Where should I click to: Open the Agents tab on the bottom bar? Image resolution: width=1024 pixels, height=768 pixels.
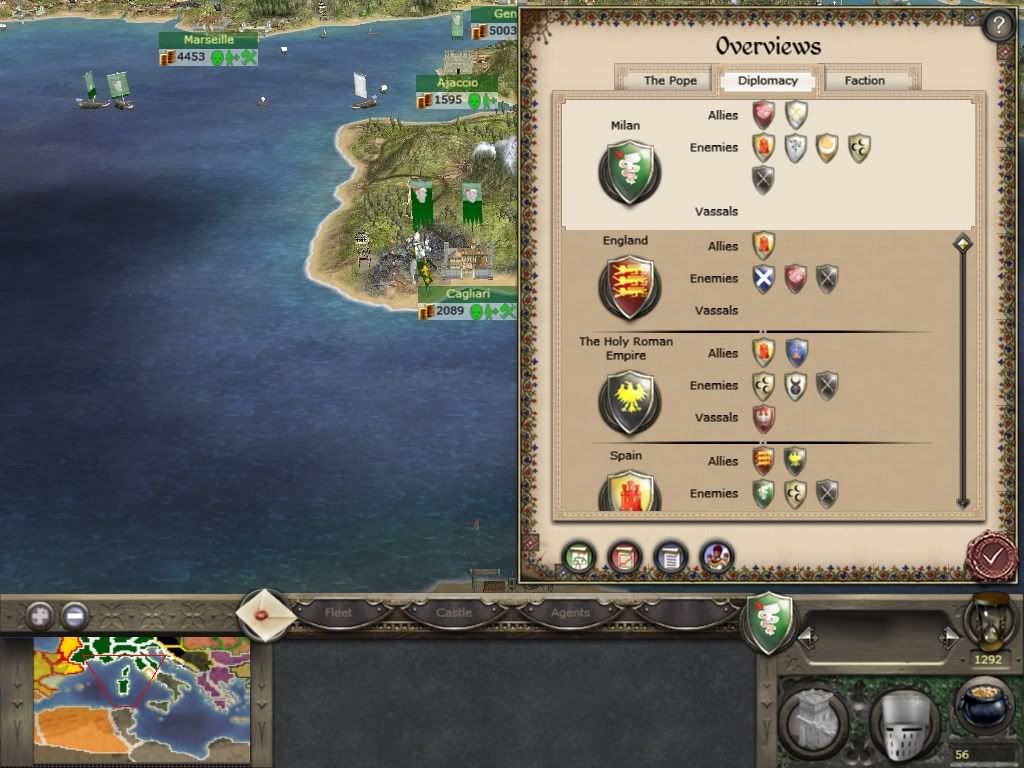pyautogui.click(x=570, y=612)
